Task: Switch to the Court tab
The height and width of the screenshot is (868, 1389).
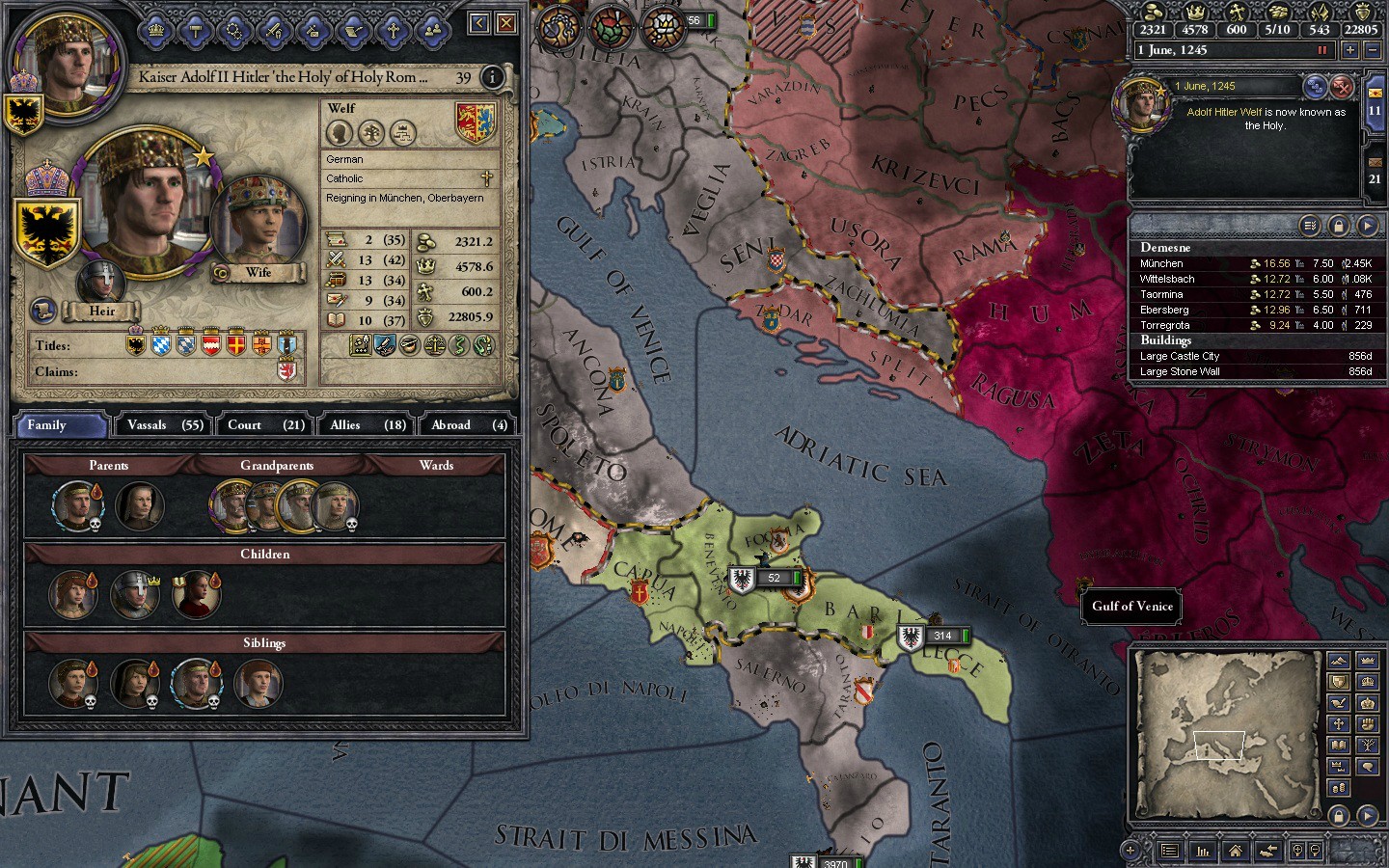Action: pyautogui.click(x=265, y=424)
